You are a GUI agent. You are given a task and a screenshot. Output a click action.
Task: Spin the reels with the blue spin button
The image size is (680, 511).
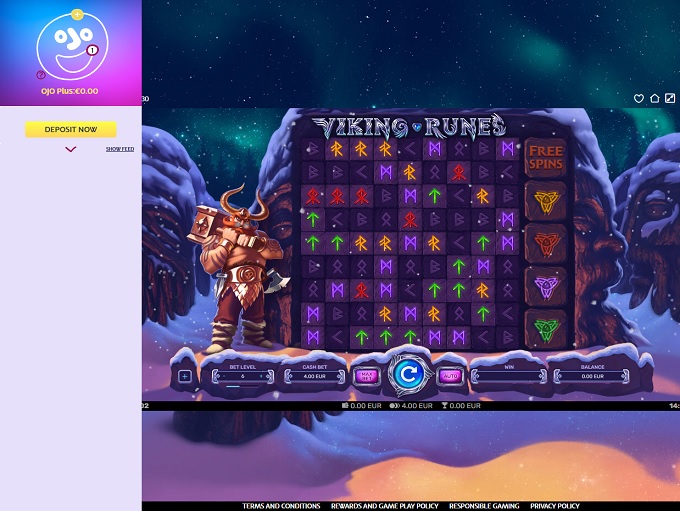coord(407,375)
